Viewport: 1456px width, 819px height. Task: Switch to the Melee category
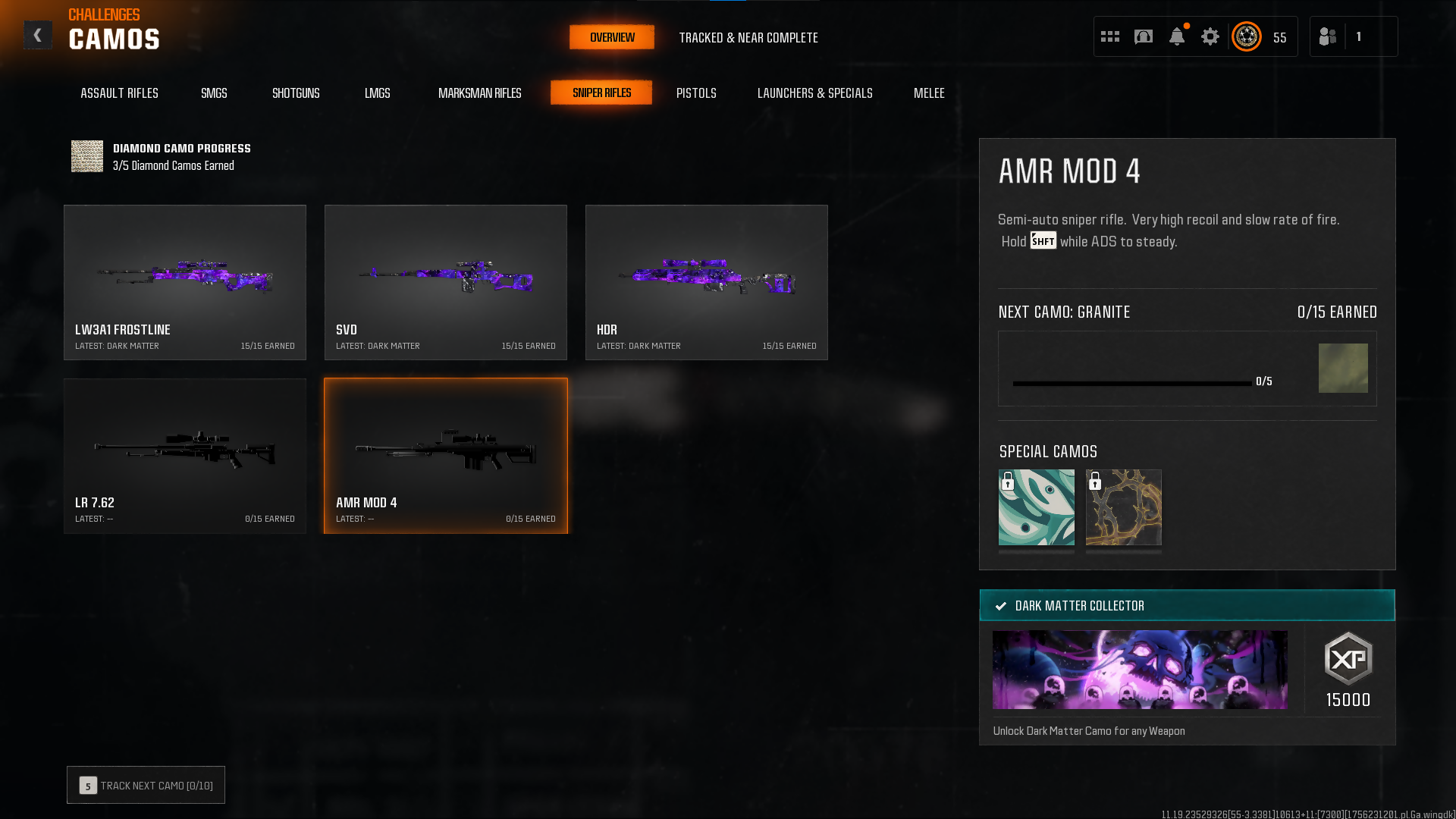[x=929, y=93]
